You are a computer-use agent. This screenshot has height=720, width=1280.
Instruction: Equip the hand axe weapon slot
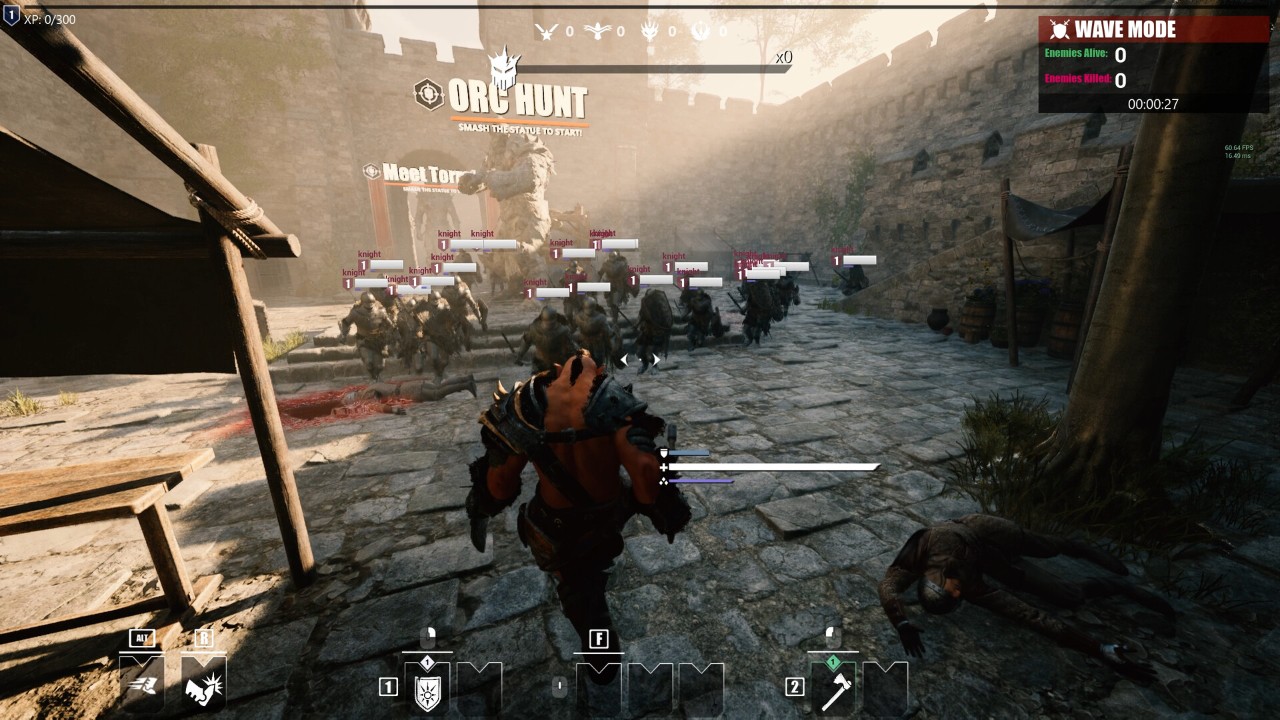pos(834,688)
